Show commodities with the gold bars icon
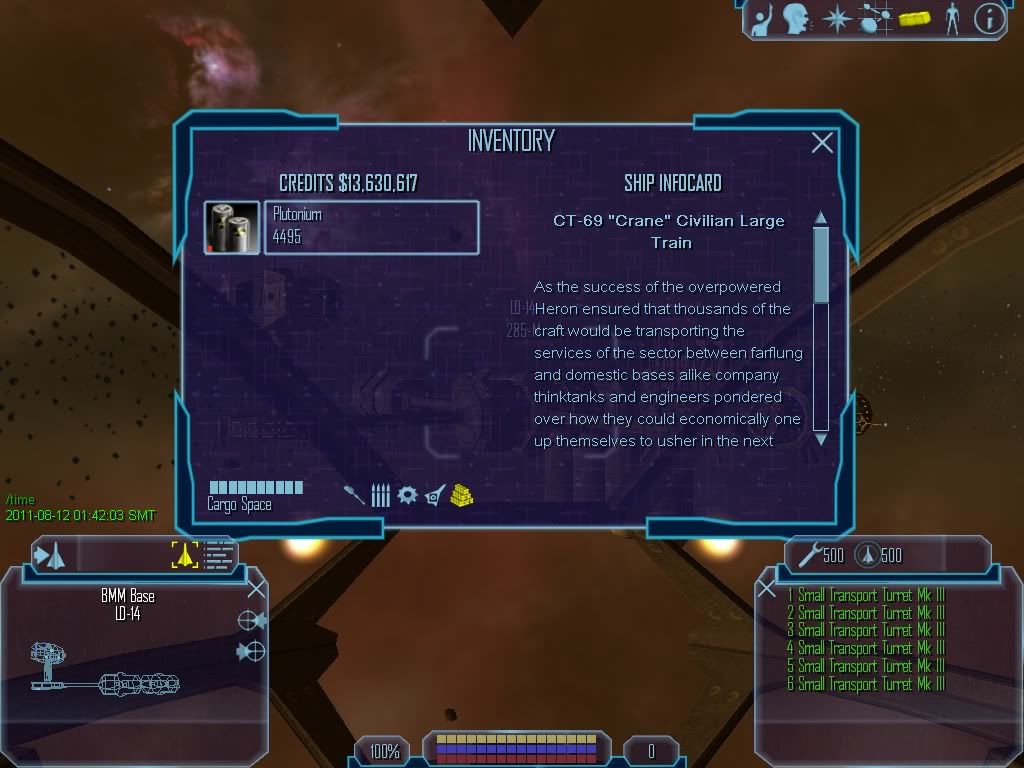The height and width of the screenshot is (768, 1024). (x=461, y=495)
